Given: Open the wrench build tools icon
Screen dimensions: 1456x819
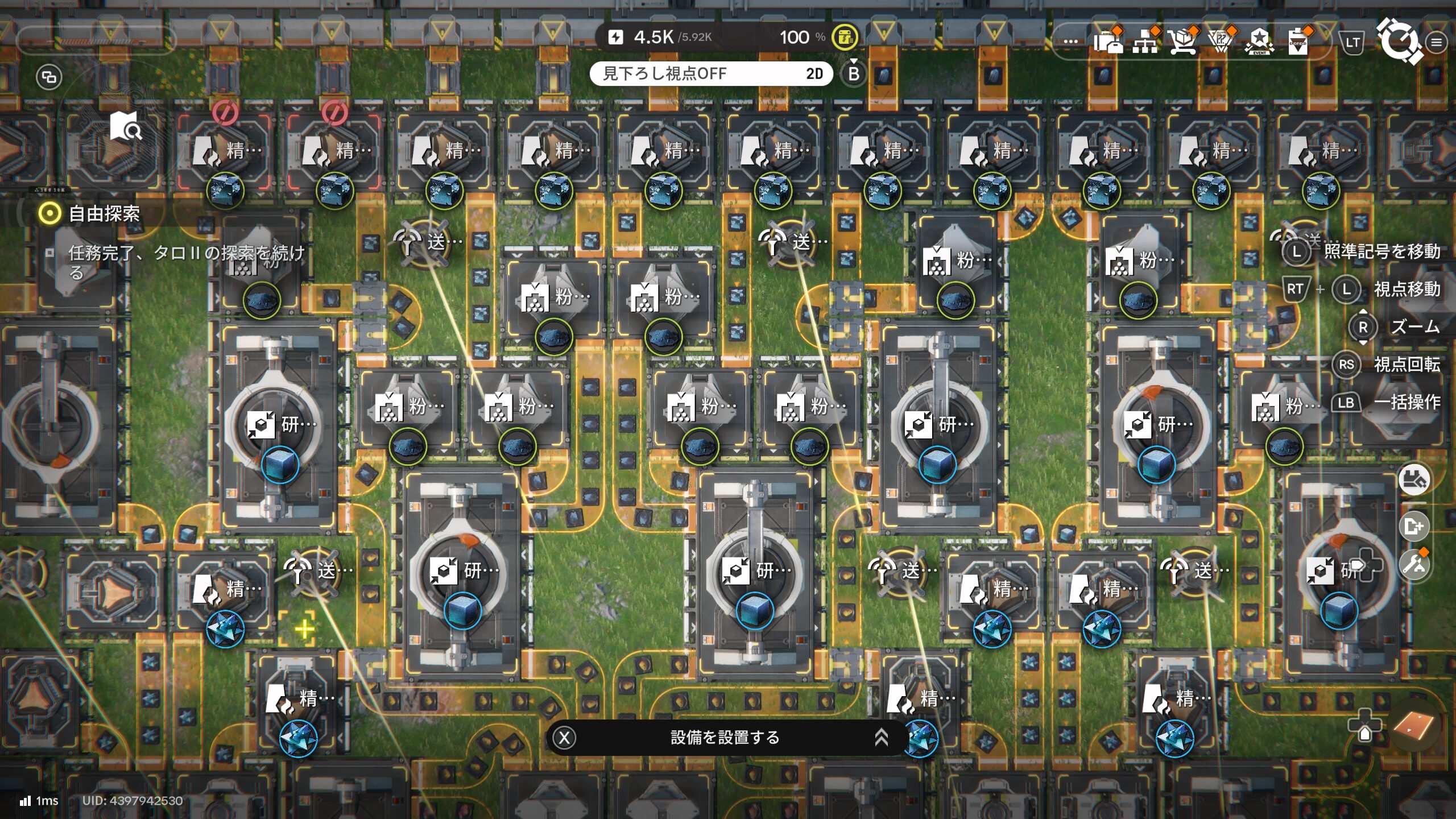Looking at the screenshot, I should point(1414,565).
